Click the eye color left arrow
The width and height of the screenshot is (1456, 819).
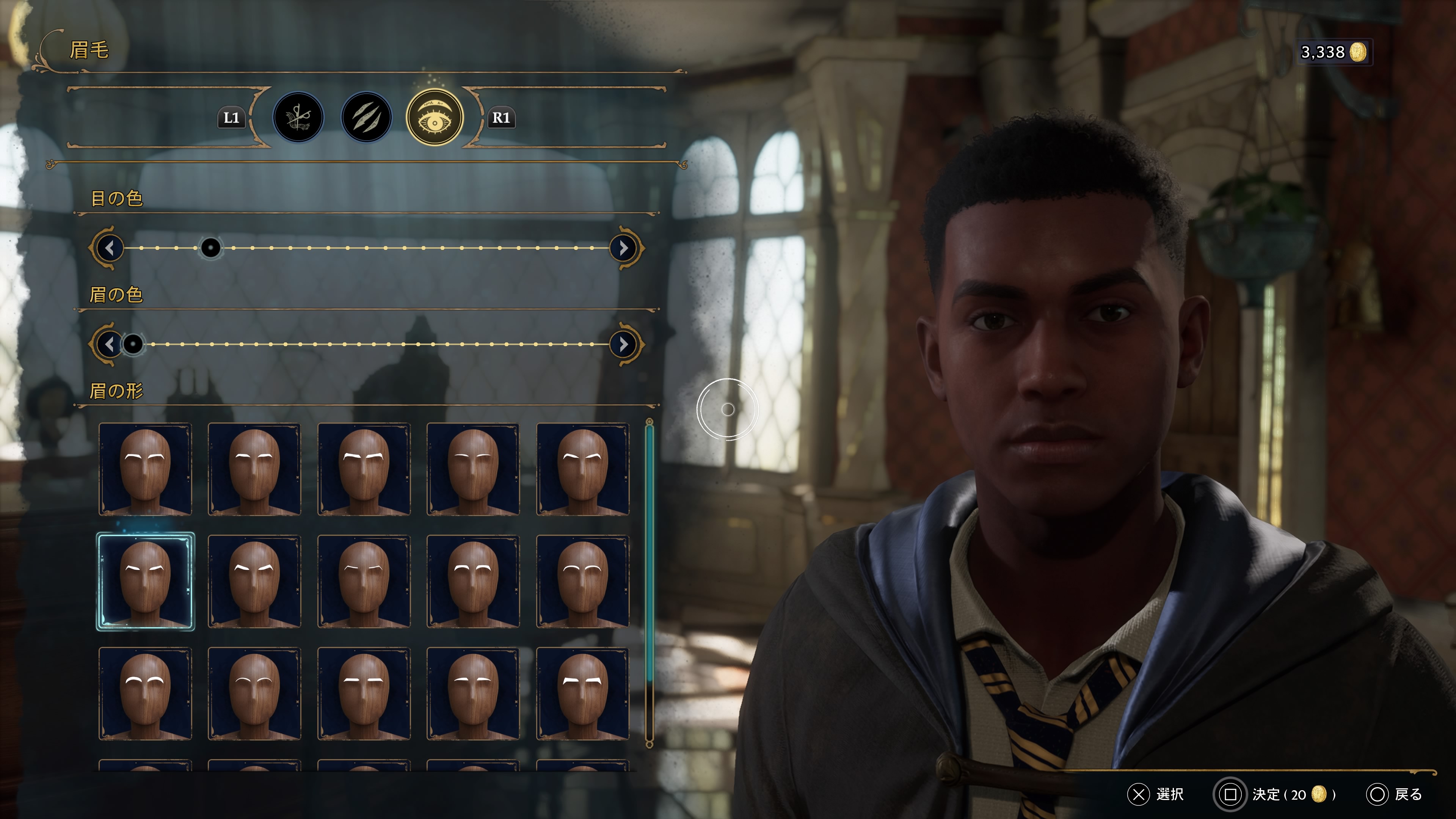click(x=110, y=248)
